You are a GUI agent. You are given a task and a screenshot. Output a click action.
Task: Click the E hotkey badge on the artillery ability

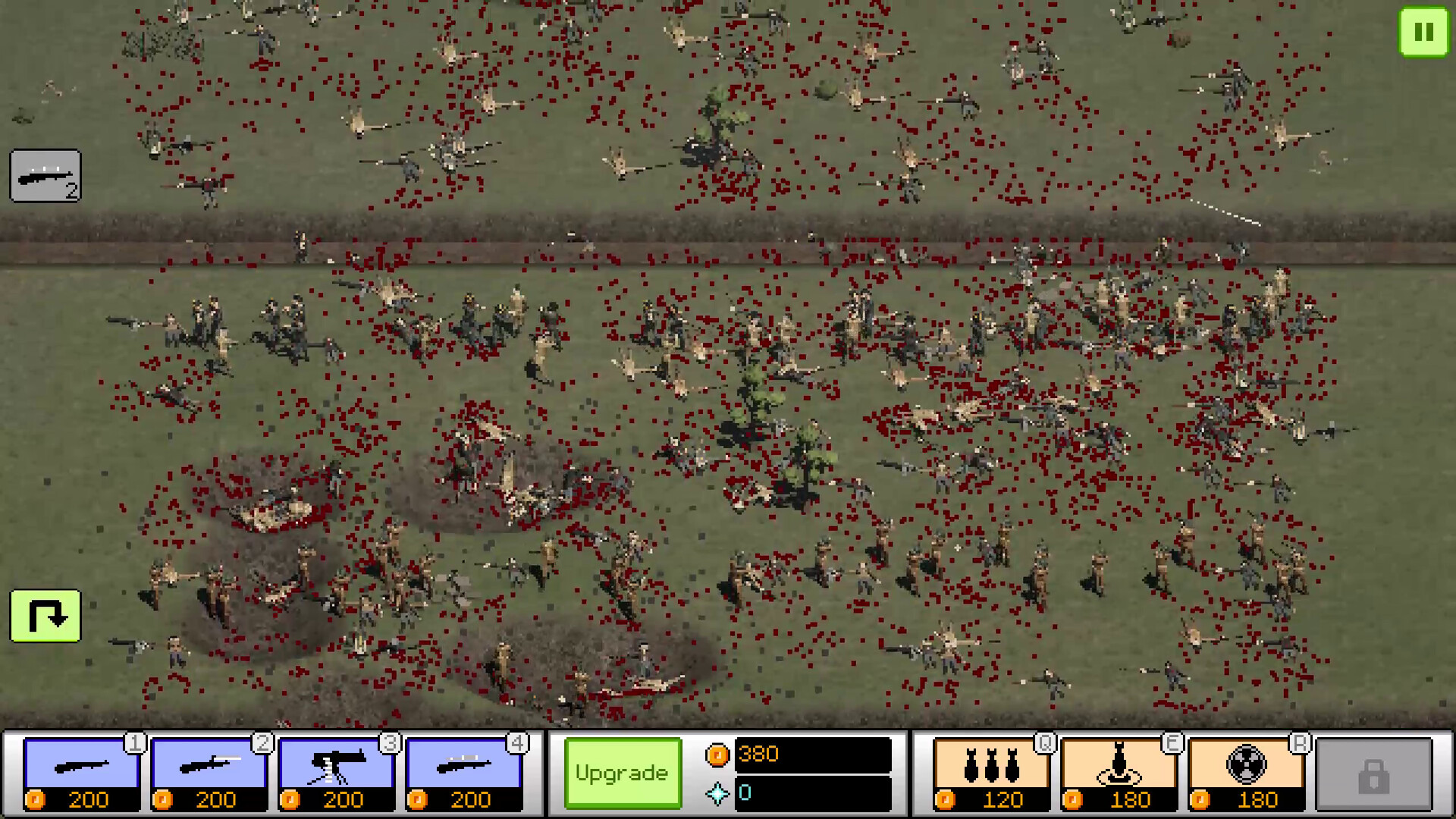pyautogui.click(x=1174, y=745)
